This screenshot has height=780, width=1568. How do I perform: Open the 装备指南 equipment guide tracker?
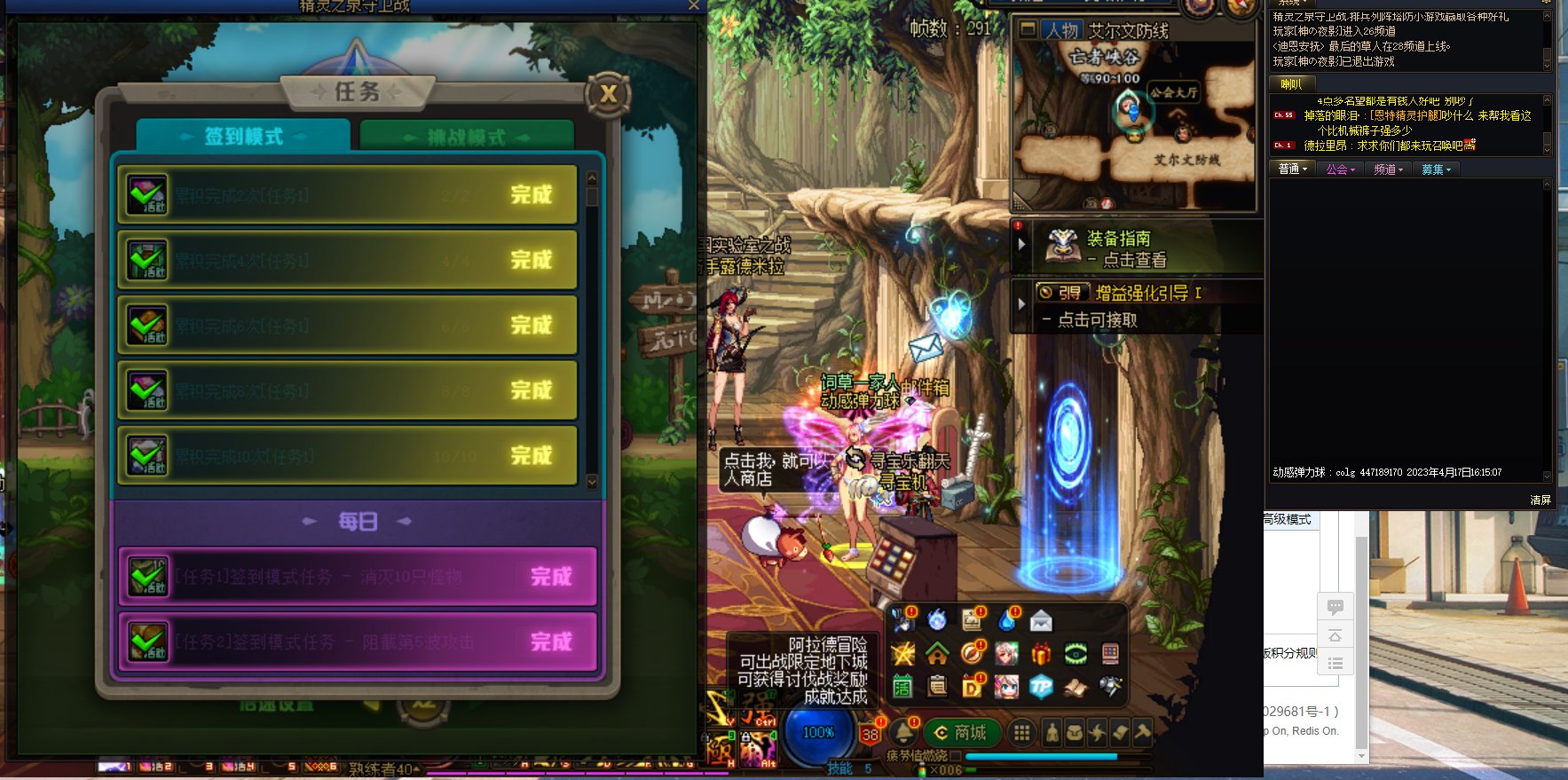[1118, 248]
